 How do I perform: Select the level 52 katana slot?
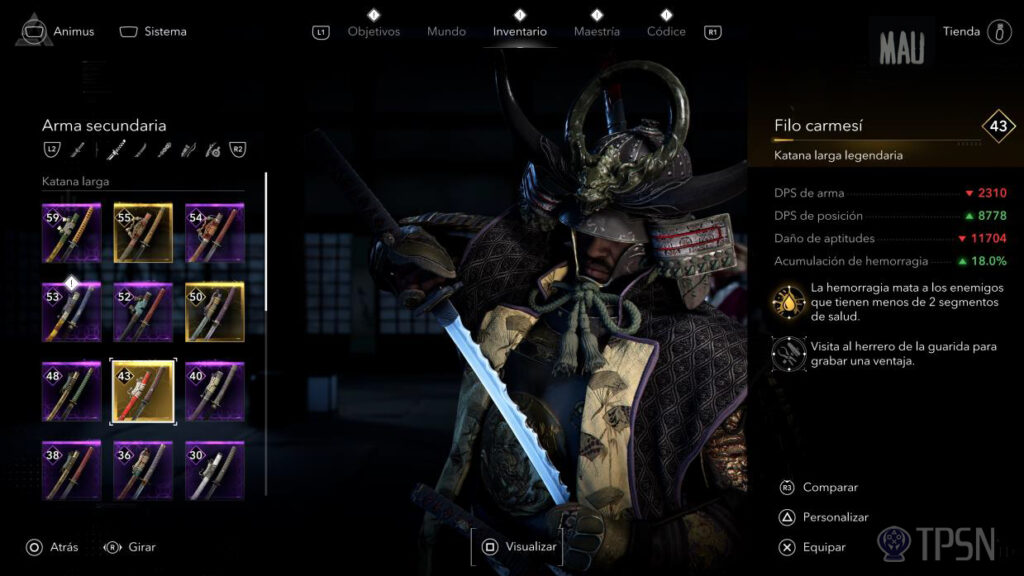pos(143,311)
